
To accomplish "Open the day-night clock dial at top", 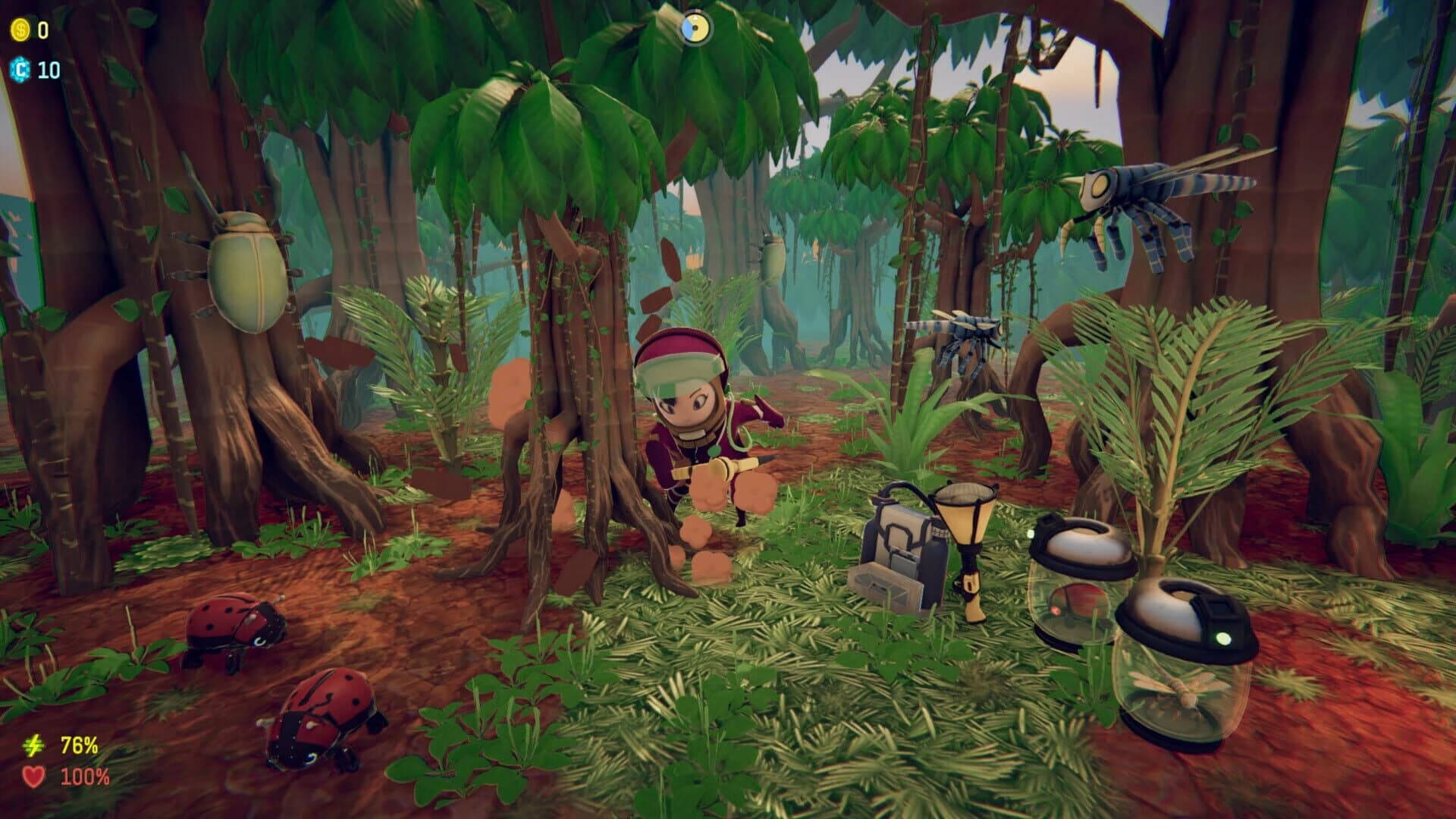I will click(695, 28).
